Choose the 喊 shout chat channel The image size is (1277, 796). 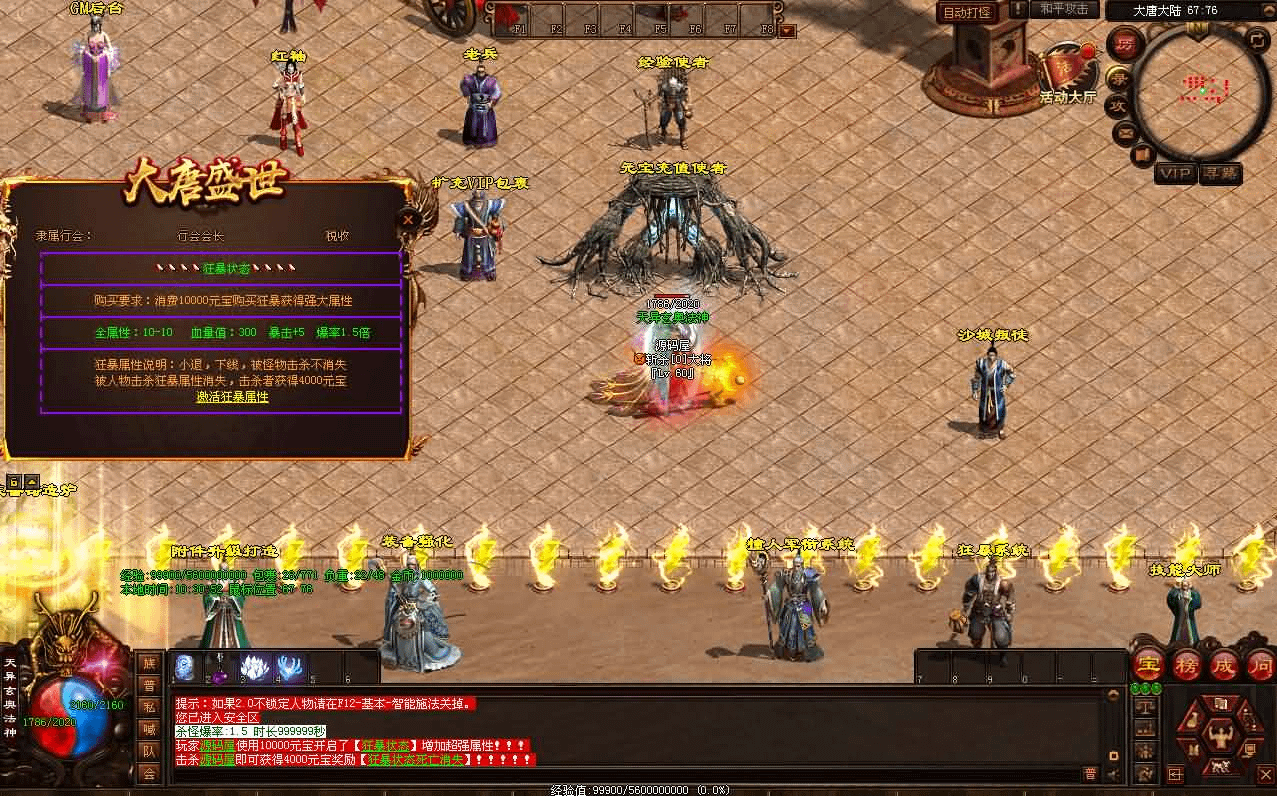[x=149, y=729]
